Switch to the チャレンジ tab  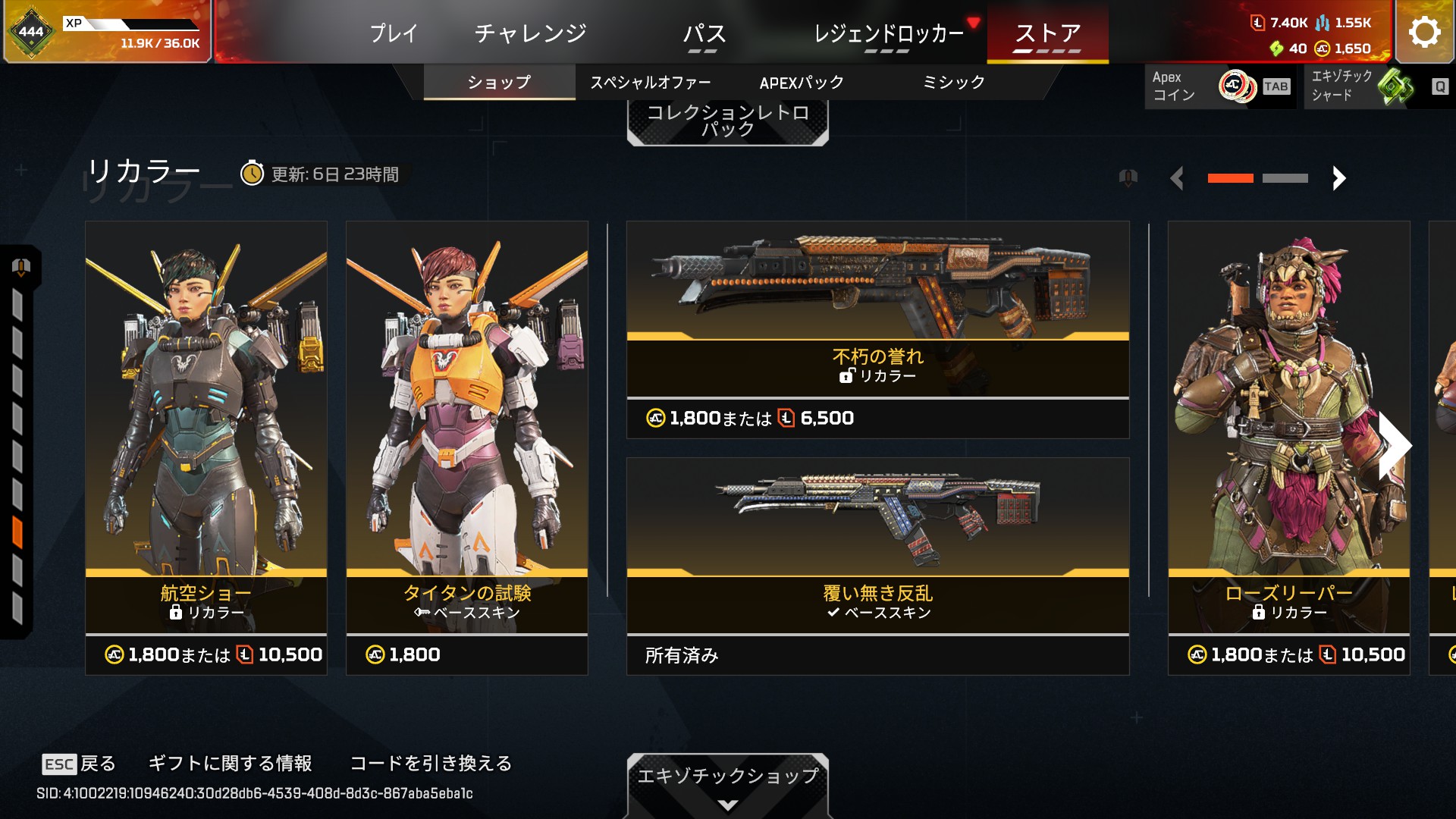(530, 33)
